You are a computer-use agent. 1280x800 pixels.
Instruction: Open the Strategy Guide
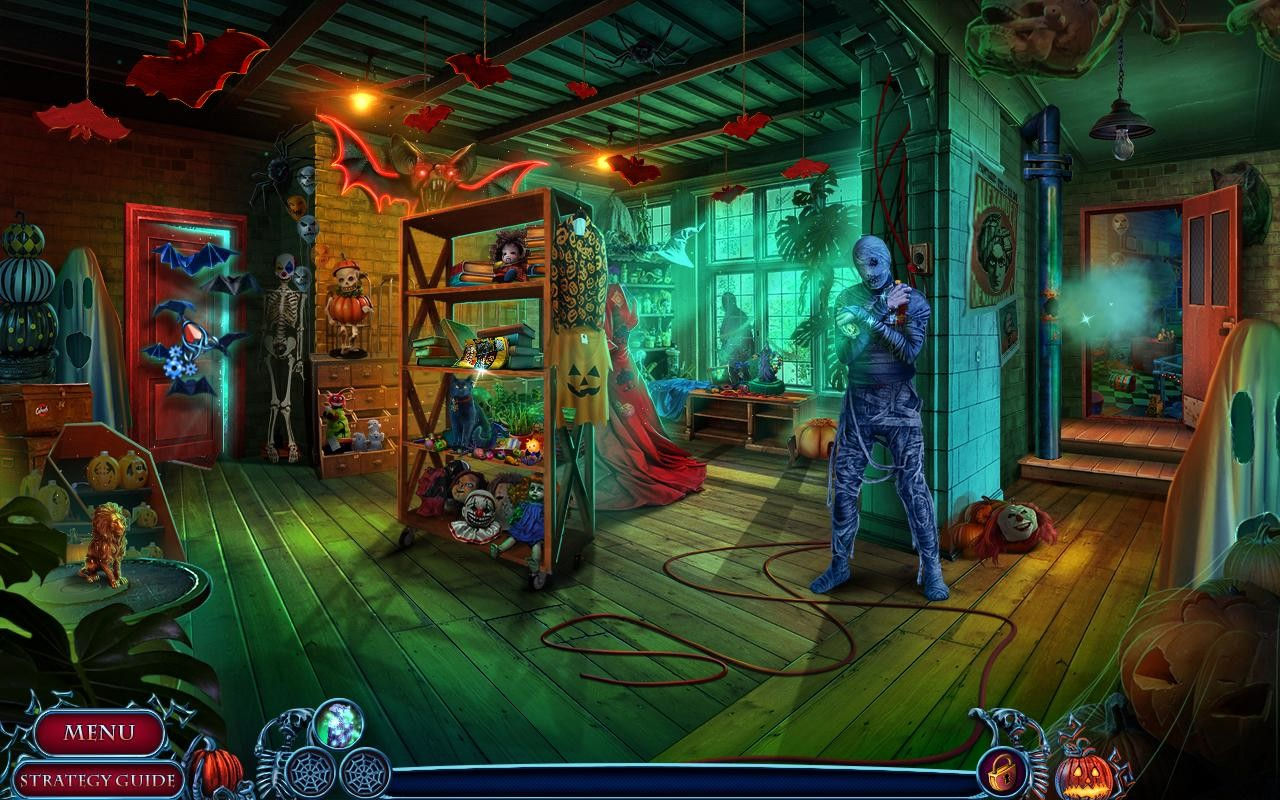tap(97, 779)
